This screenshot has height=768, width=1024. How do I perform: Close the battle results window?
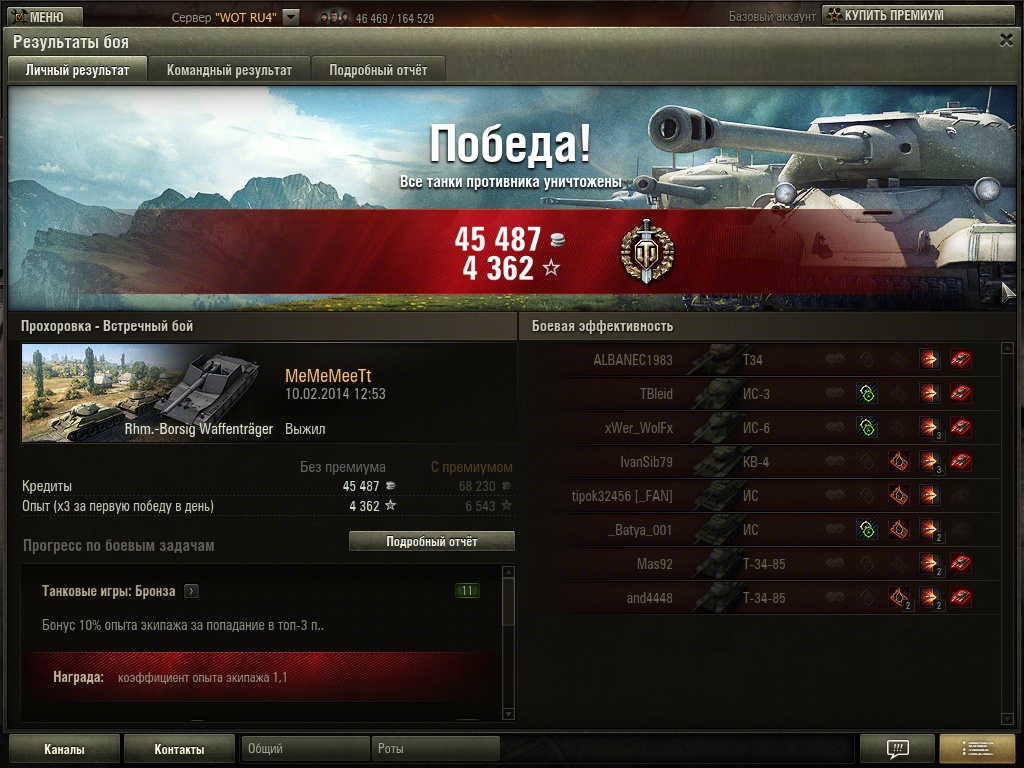point(1006,39)
